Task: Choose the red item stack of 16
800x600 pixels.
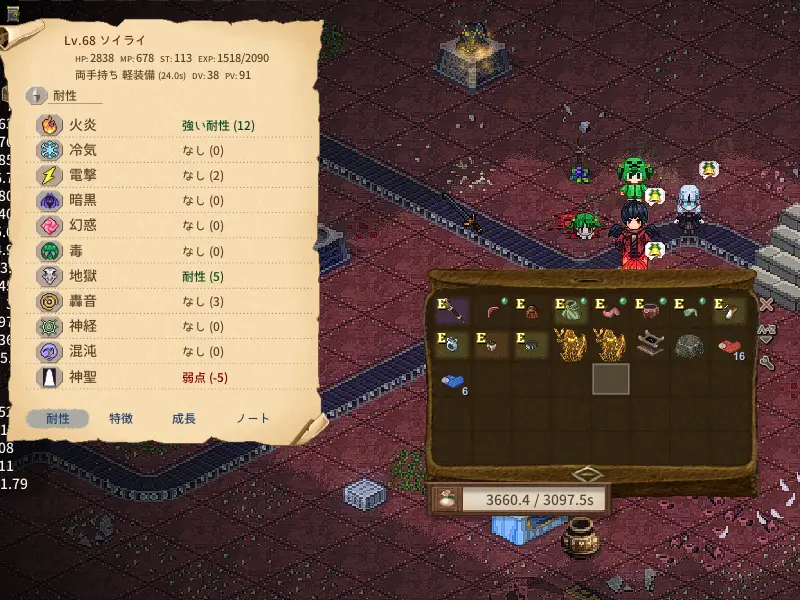Action: tap(729, 346)
